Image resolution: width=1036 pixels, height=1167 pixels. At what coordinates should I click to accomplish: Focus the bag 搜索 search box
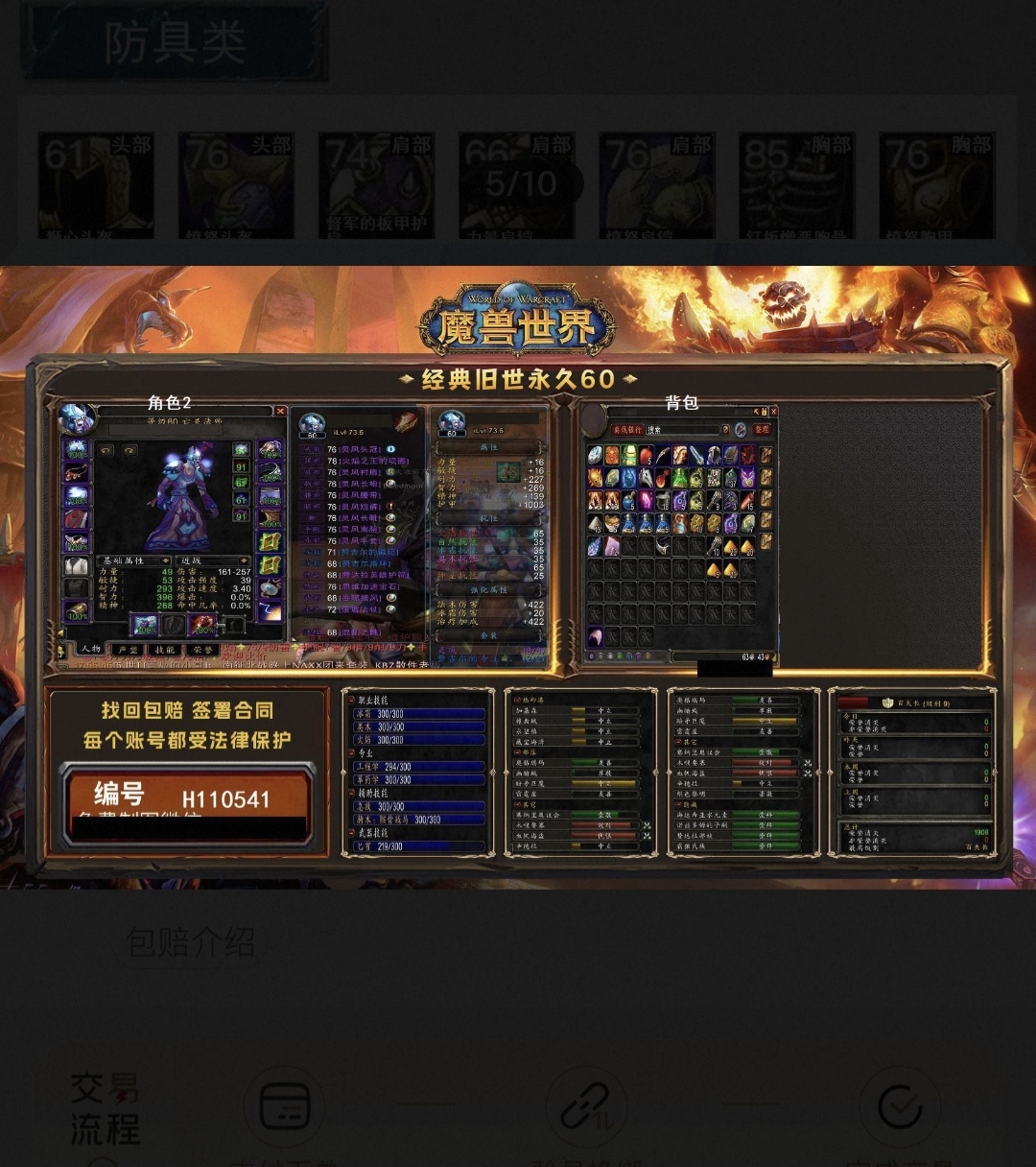click(x=683, y=430)
